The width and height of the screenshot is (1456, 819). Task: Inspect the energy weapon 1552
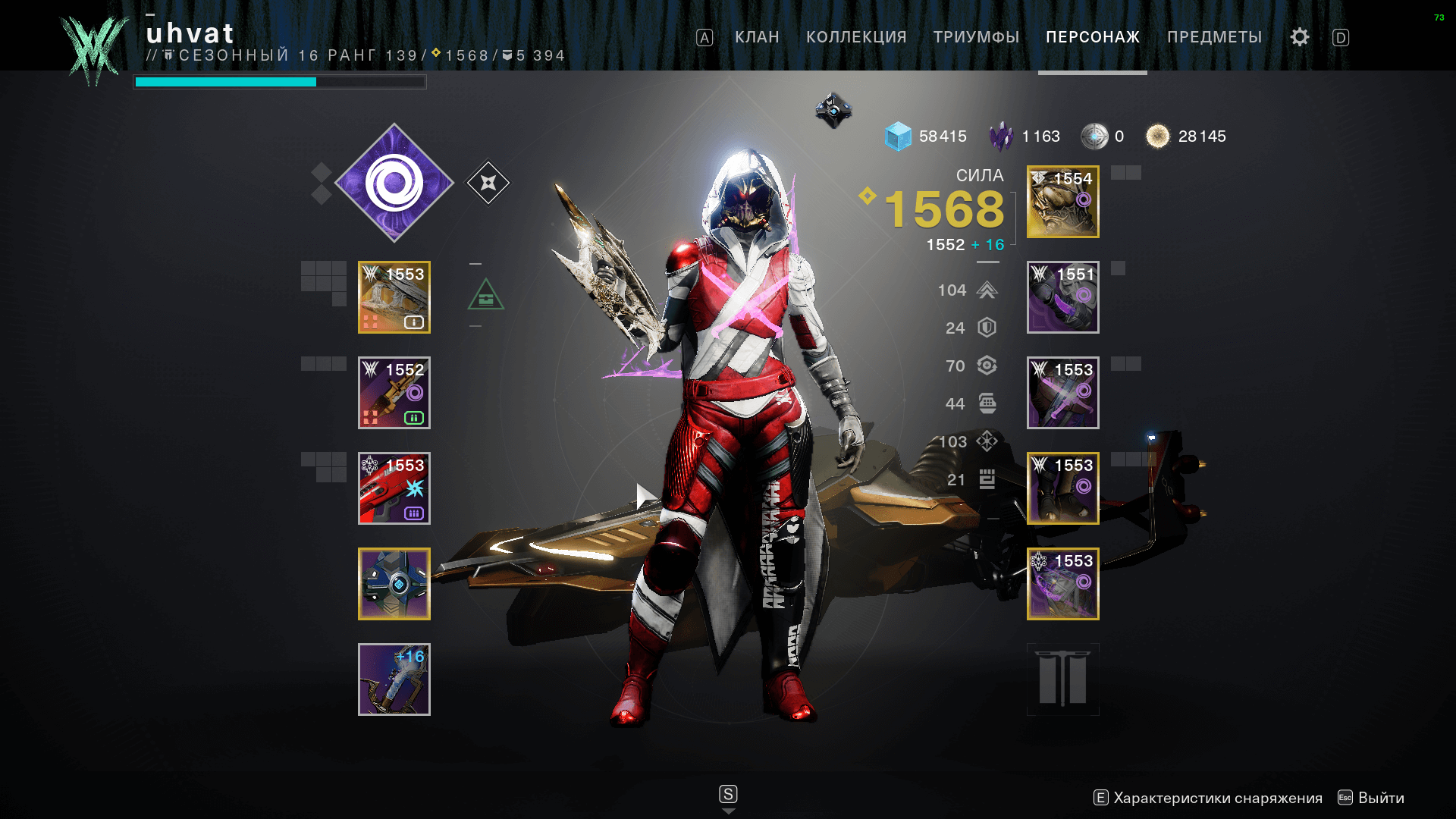pos(394,393)
